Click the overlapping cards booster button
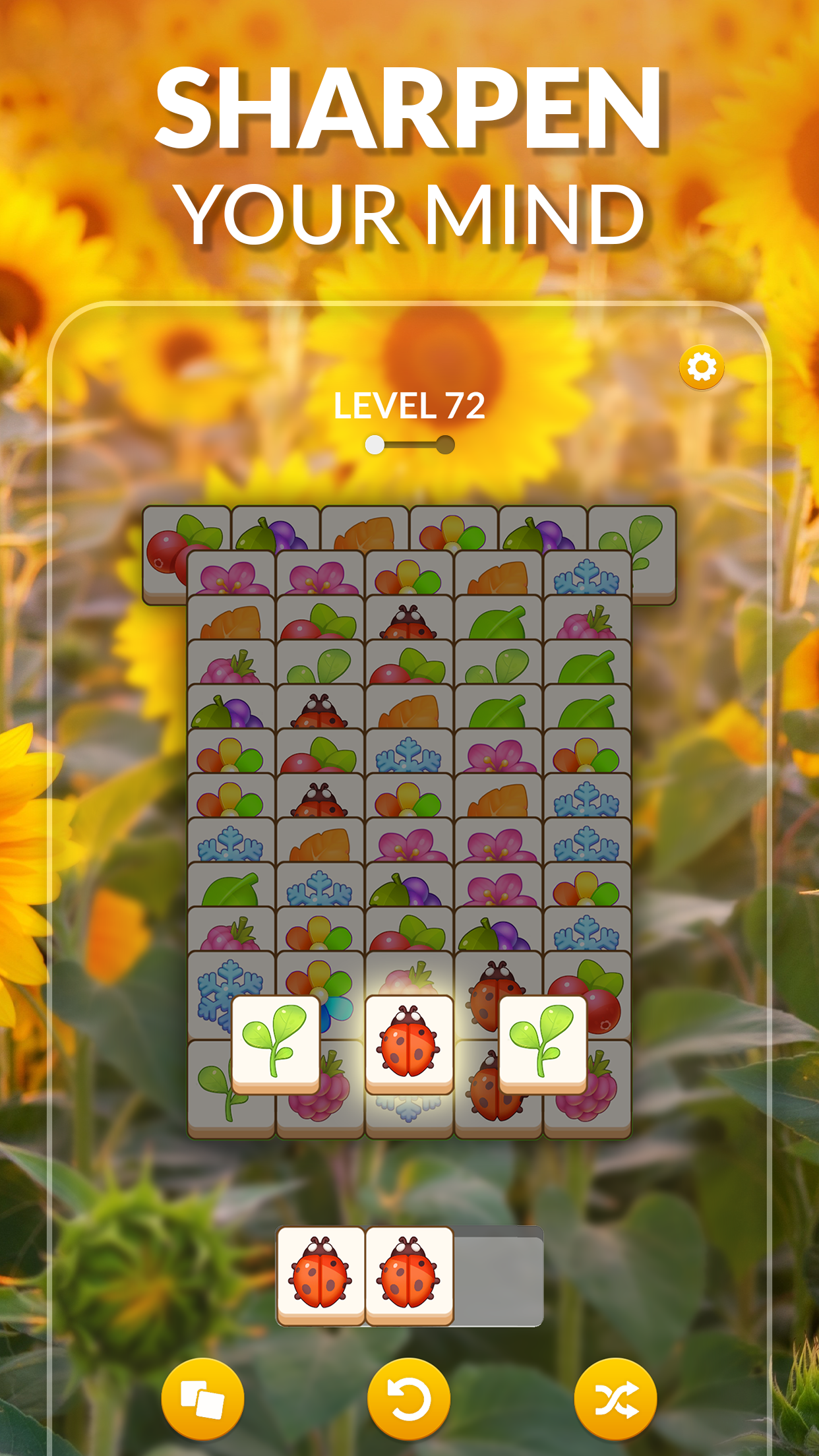Image resolution: width=819 pixels, height=1456 pixels. [202, 1399]
